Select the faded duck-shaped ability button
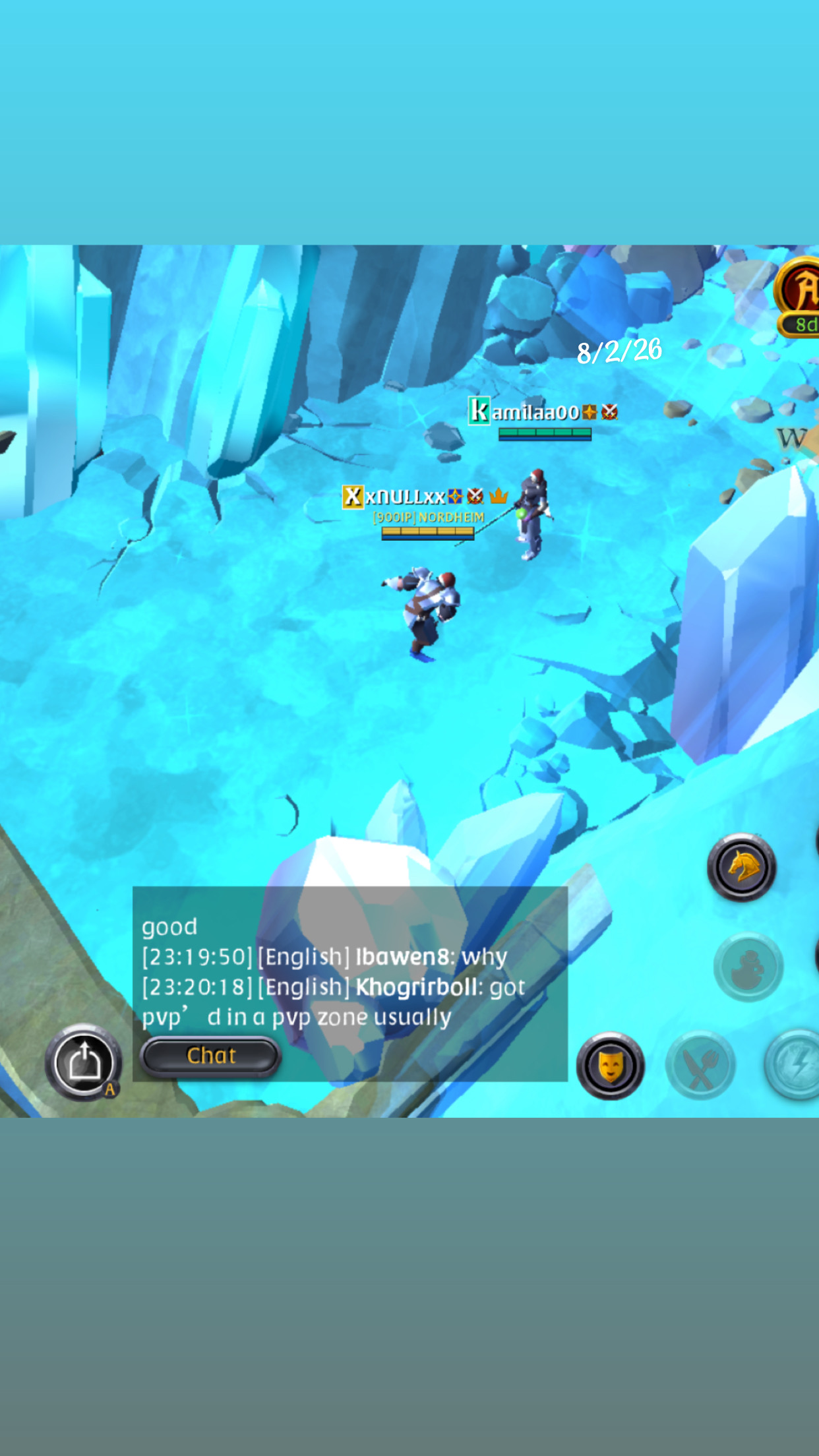The height and width of the screenshot is (1456, 819). [x=748, y=967]
